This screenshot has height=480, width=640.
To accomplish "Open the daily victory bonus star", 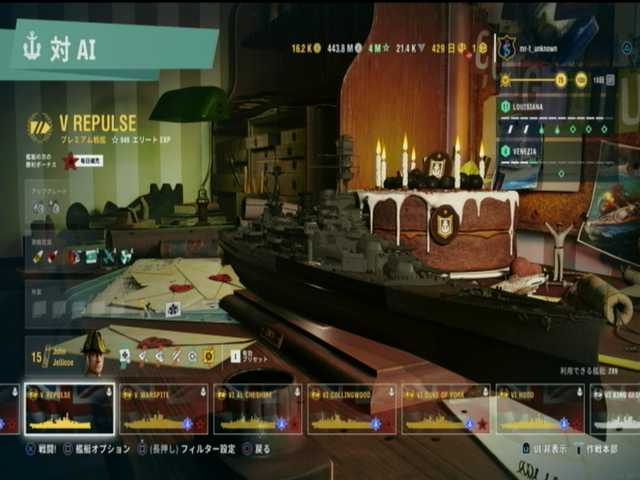I will [70, 161].
